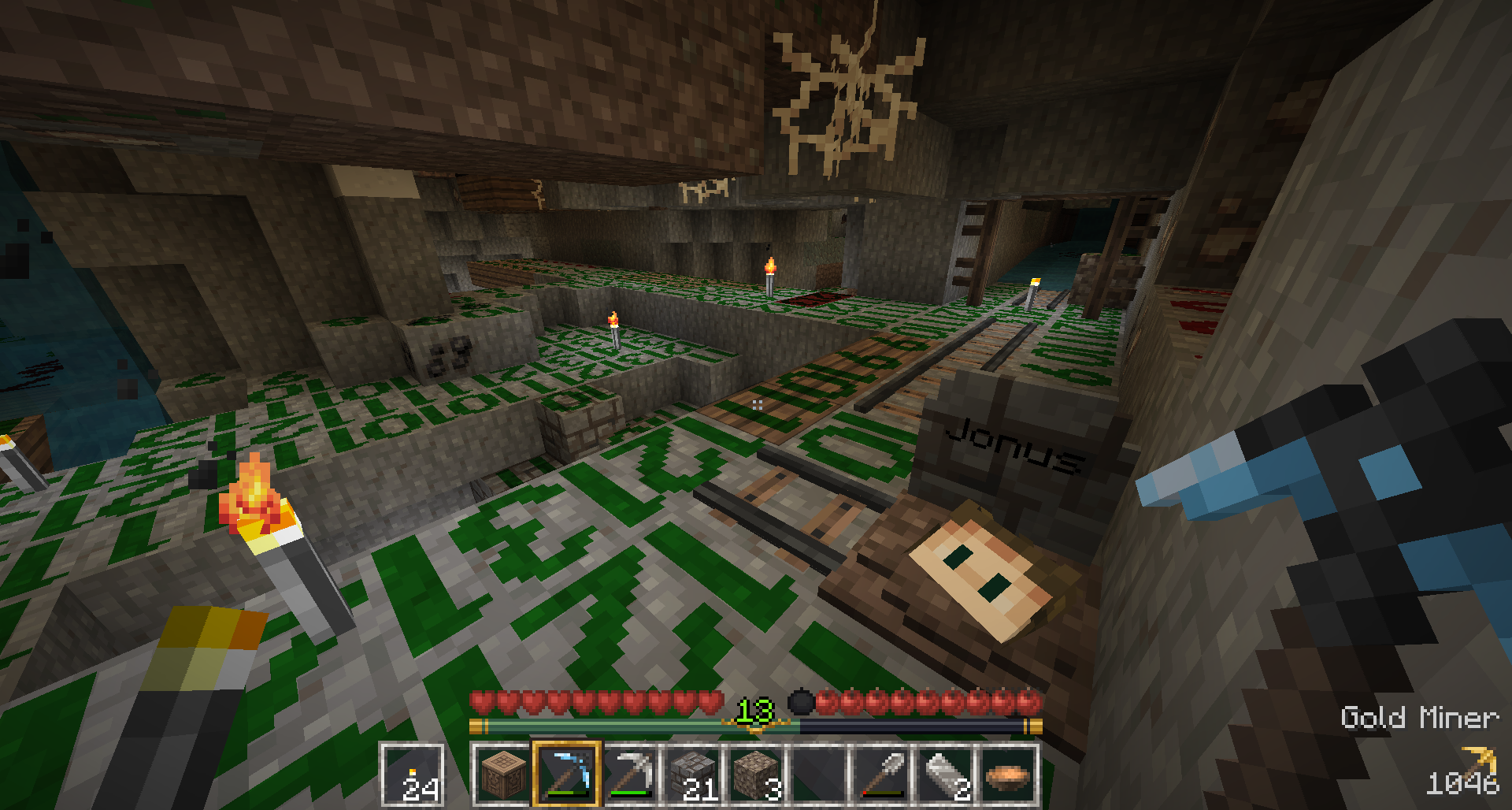Choose the bowl of stew slot
The image size is (1512, 810).
(x=1008, y=775)
